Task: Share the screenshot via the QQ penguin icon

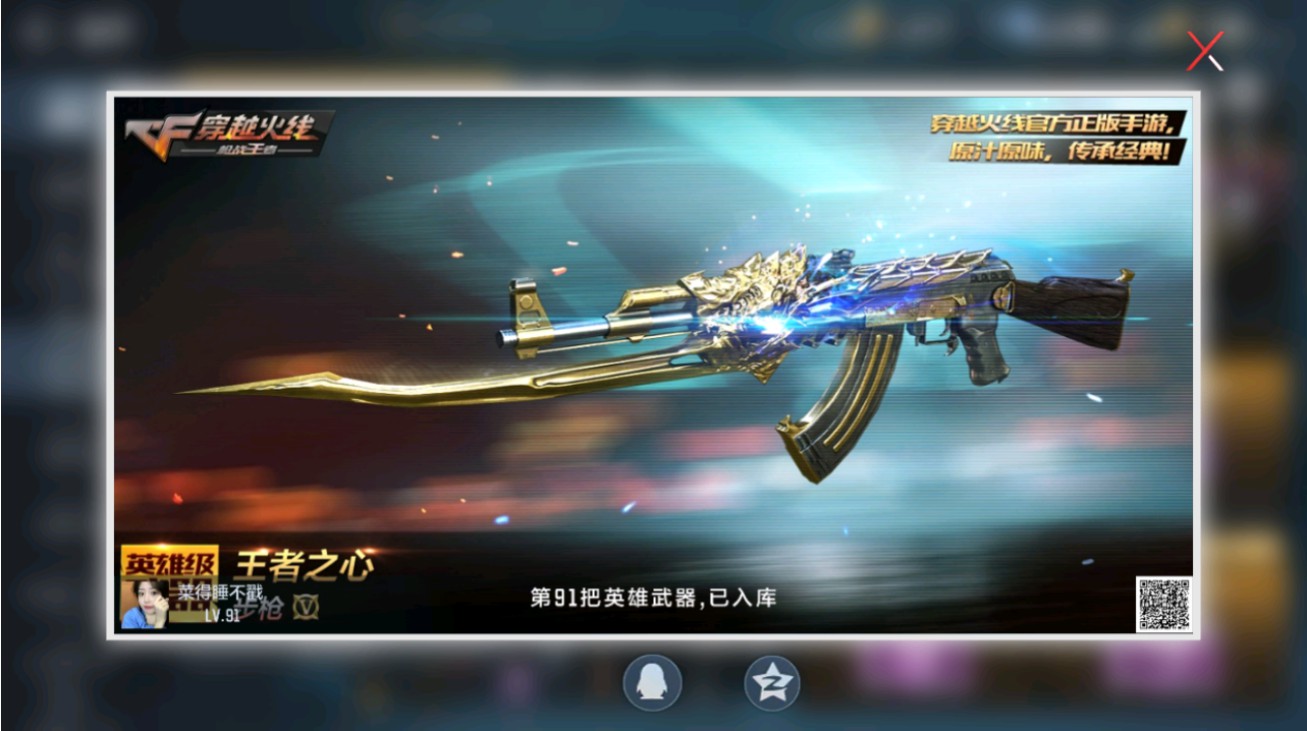Action: 652,682
